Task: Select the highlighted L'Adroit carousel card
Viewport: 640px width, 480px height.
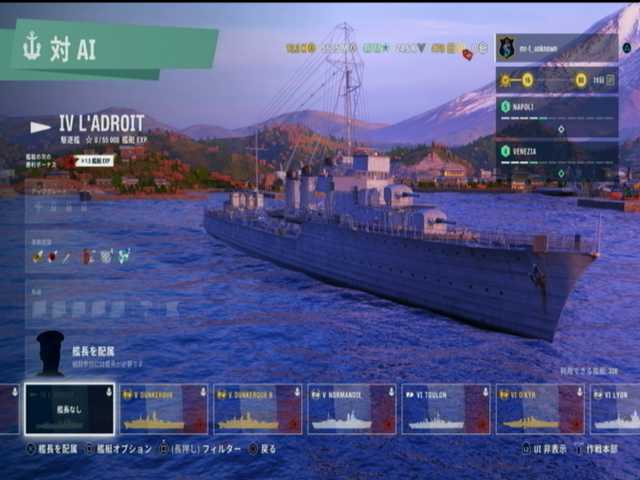Action: pyautogui.click(x=69, y=409)
